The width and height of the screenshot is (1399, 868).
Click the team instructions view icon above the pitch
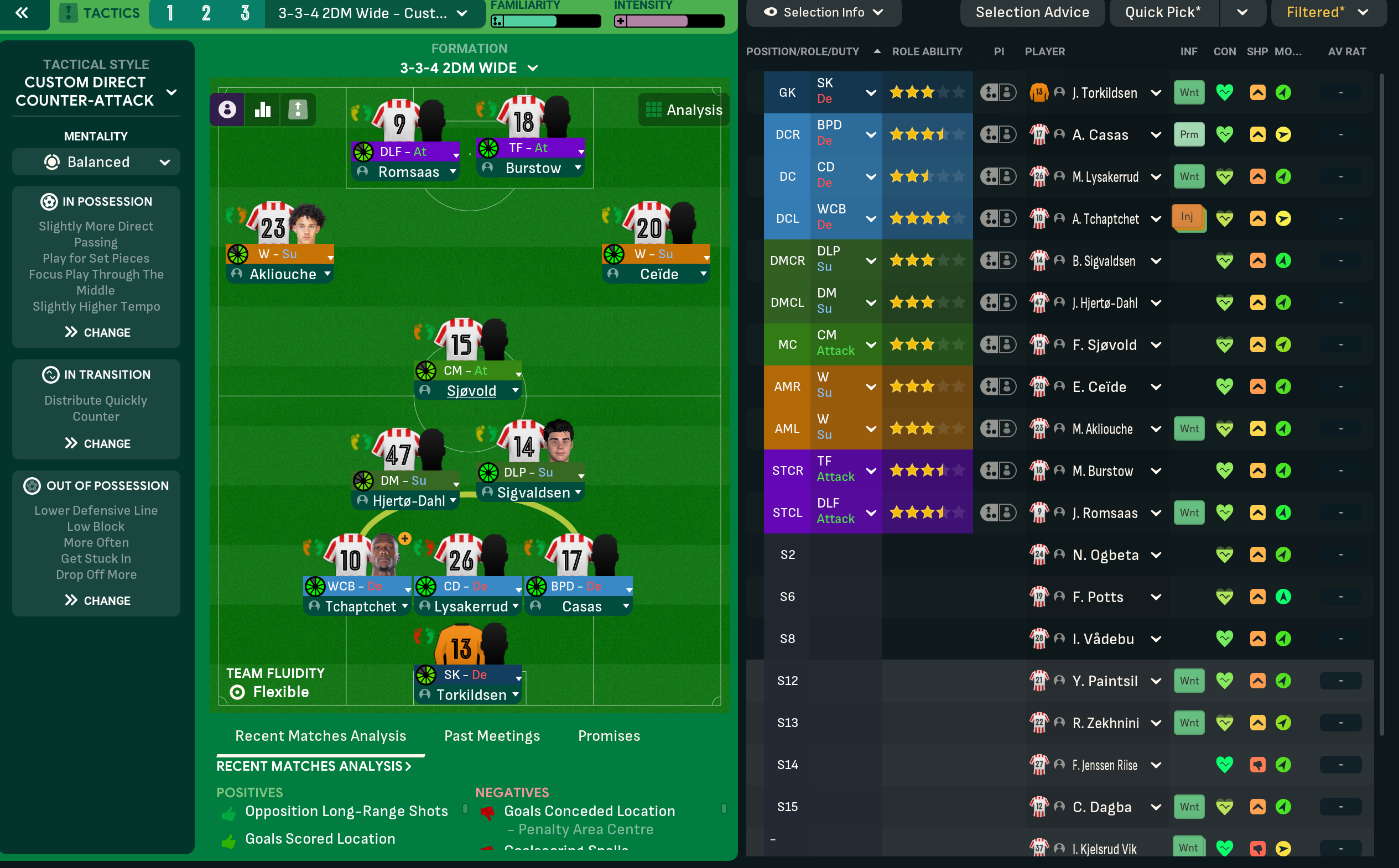[x=298, y=109]
